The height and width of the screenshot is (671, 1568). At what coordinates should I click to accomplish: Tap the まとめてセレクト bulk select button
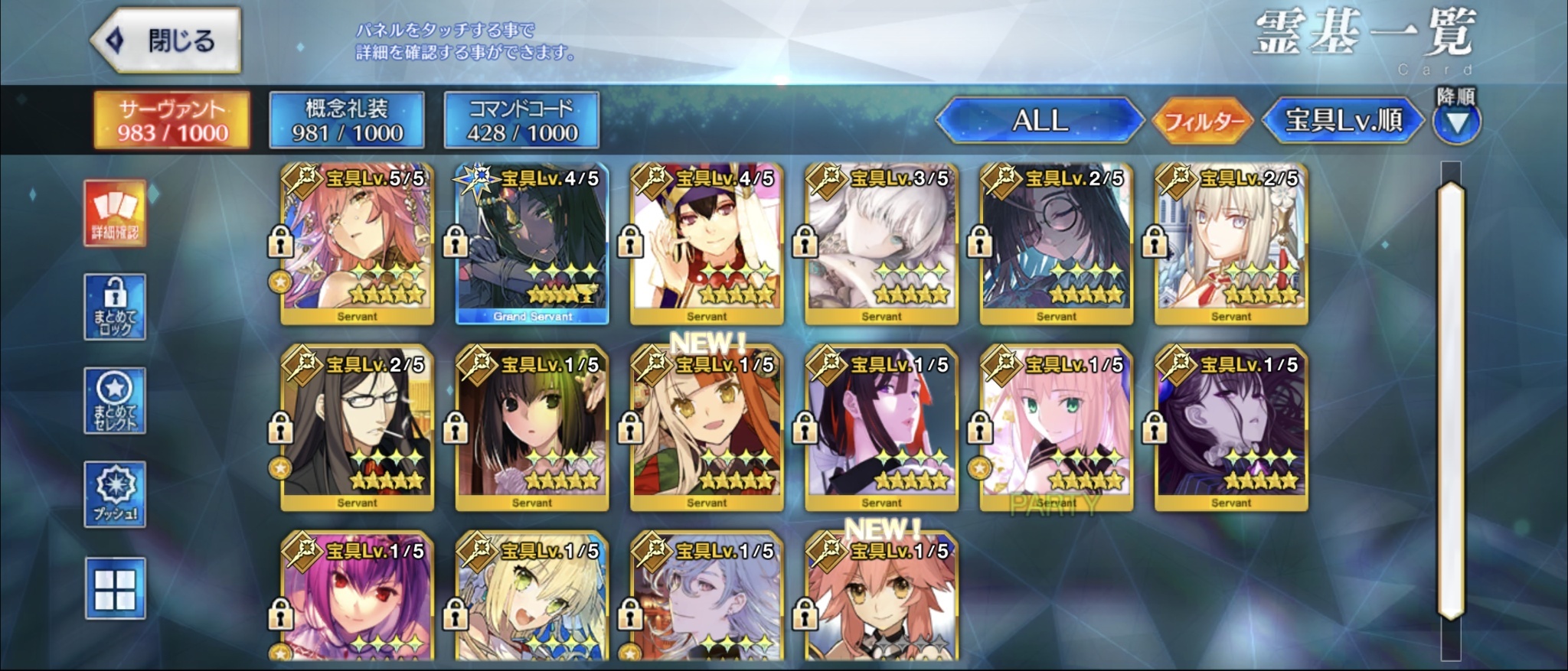click(x=115, y=401)
